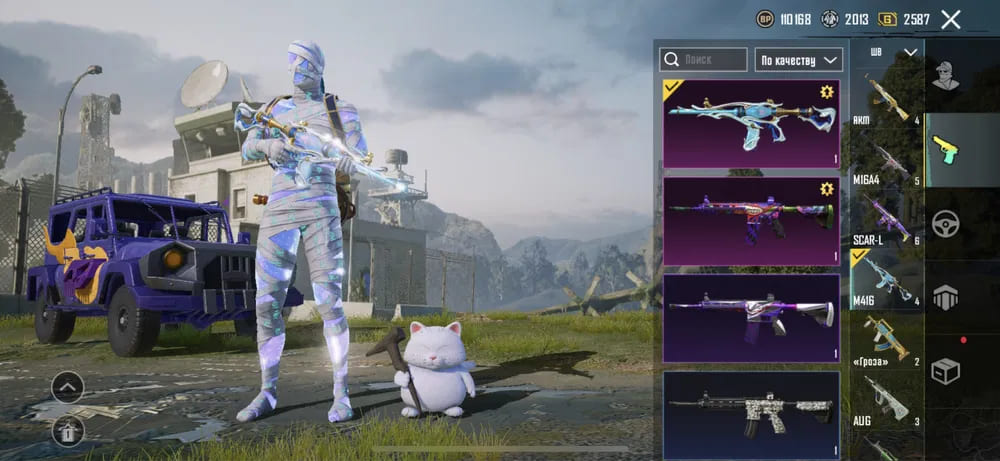Show AUG skins in the weapon list
Screen dimensions: 1000x461
tap(887, 402)
